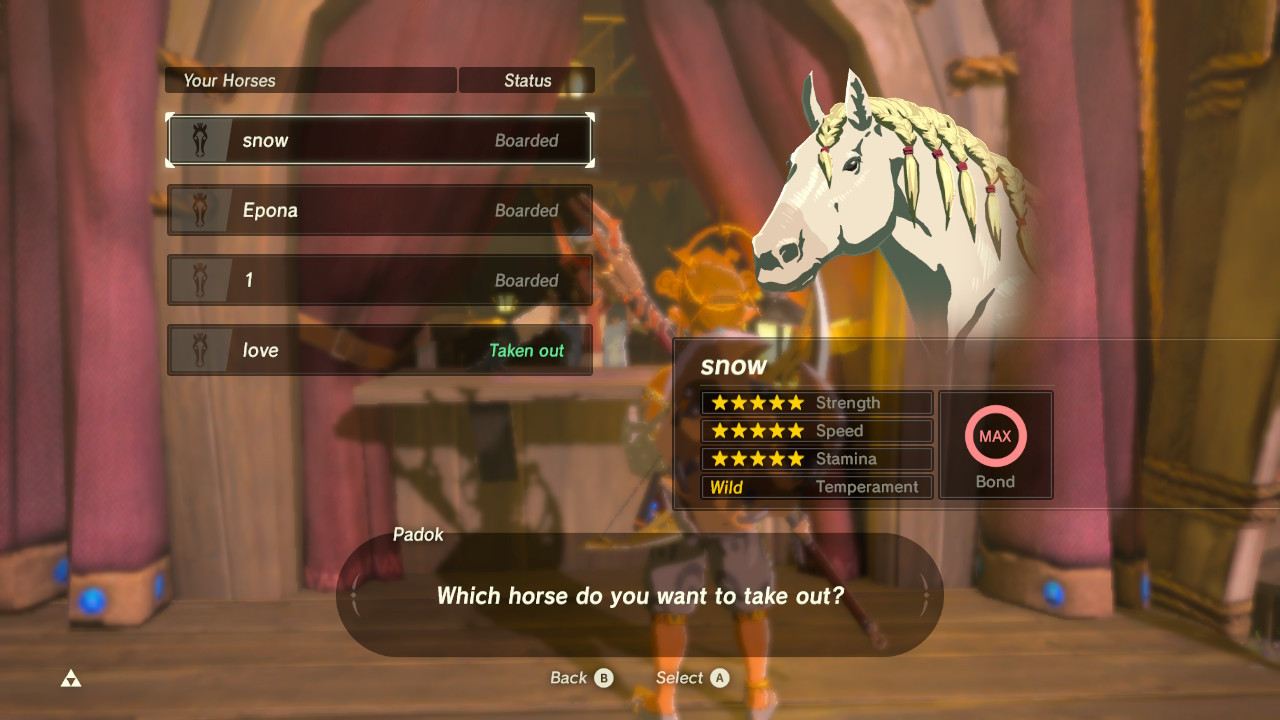Select the horse named snow
This screenshot has height=720, width=1280.
tap(380, 140)
